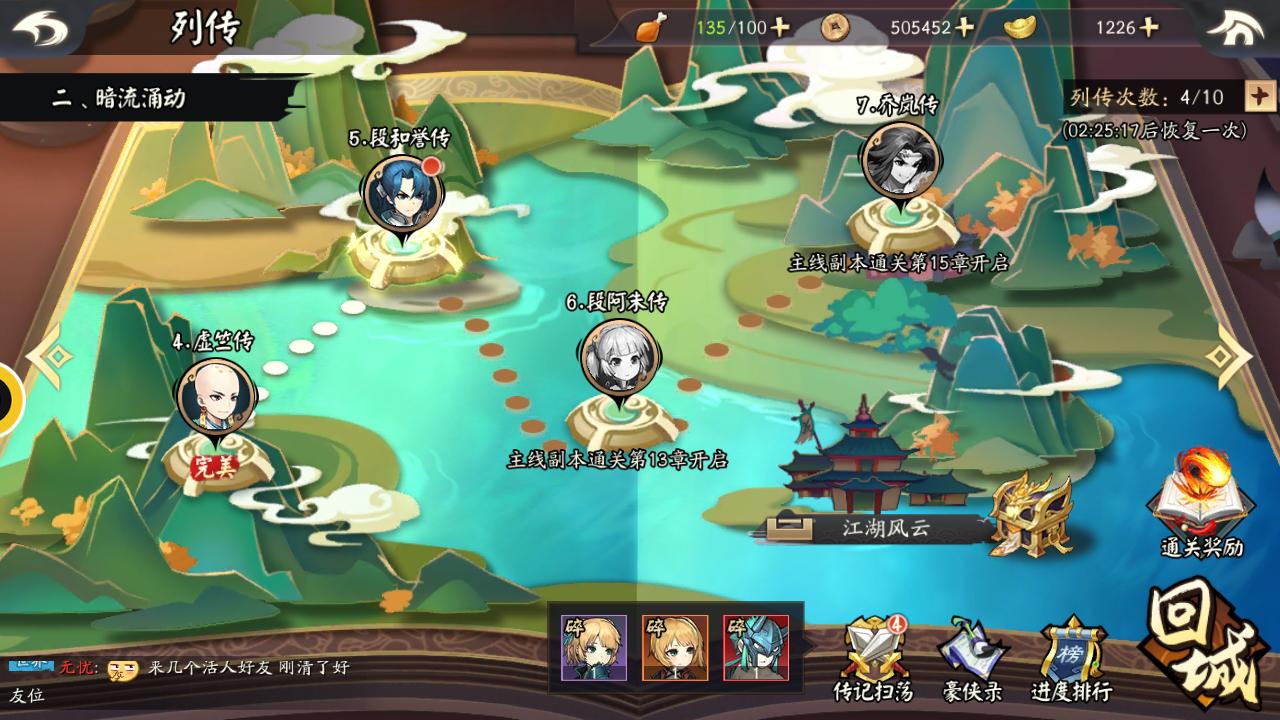Go back using the top-left arrow

coord(40,28)
